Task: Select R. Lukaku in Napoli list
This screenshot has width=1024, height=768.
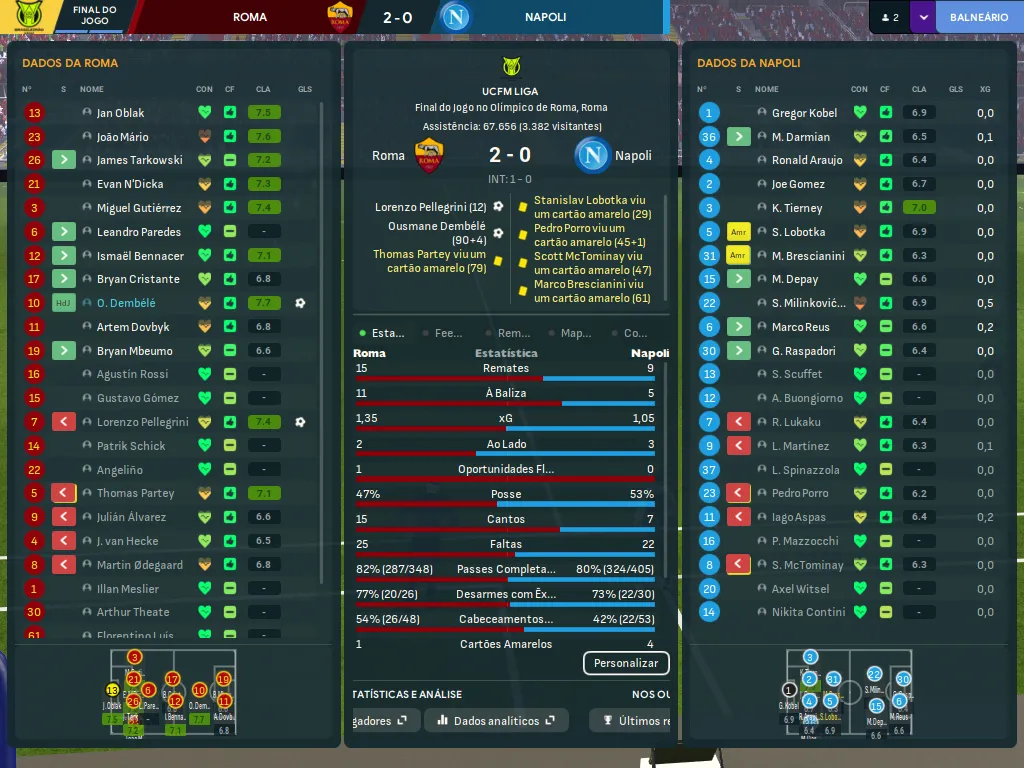Action: point(796,422)
